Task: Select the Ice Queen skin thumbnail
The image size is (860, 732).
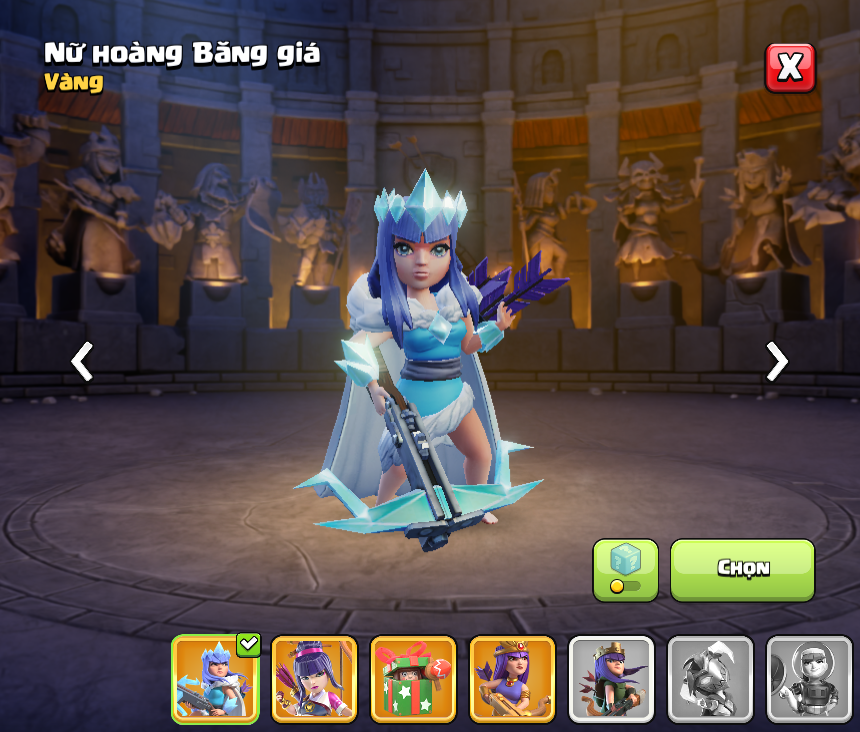Action: [x=215, y=679]
